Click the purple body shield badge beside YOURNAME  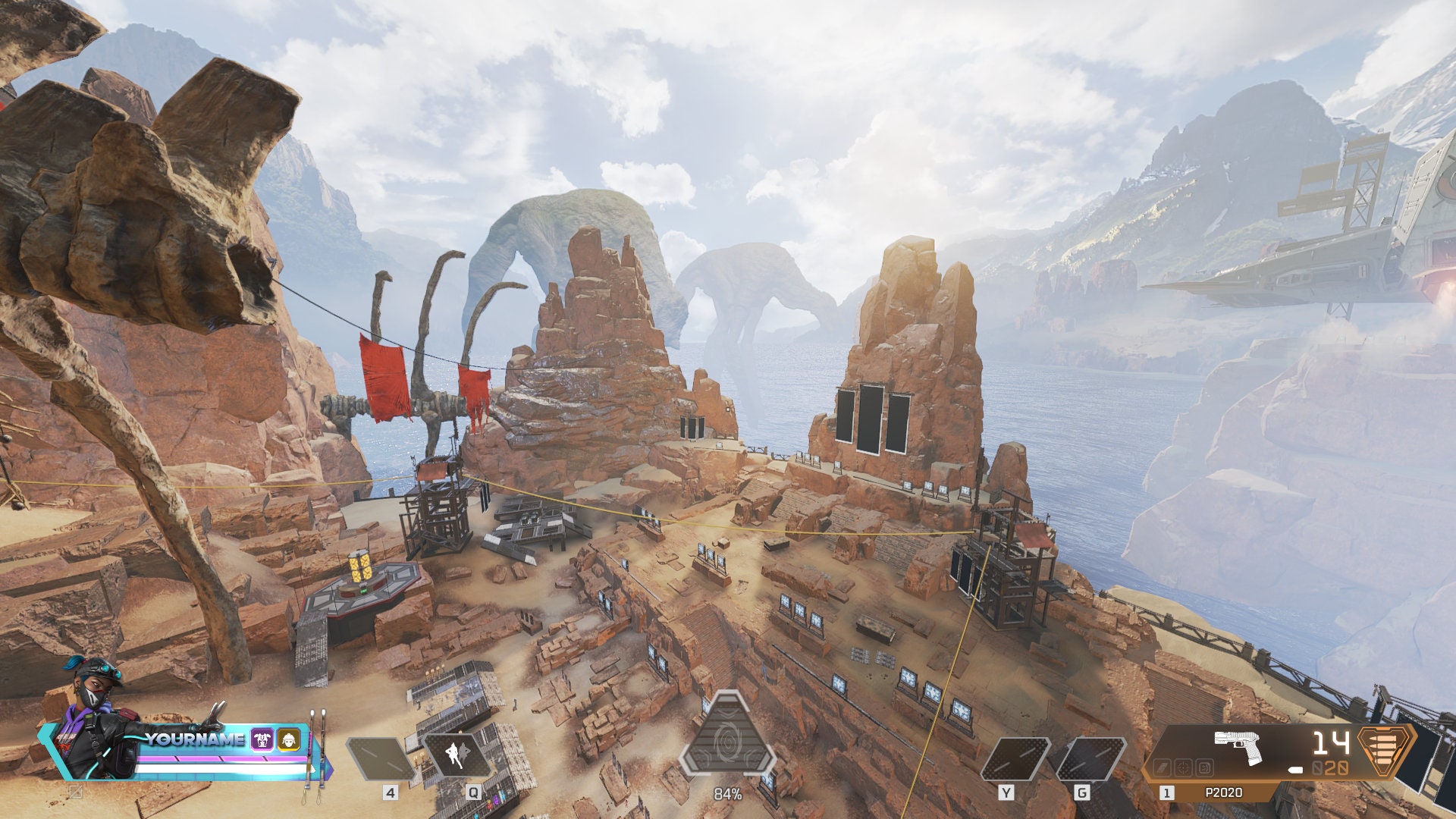[262, 739]
